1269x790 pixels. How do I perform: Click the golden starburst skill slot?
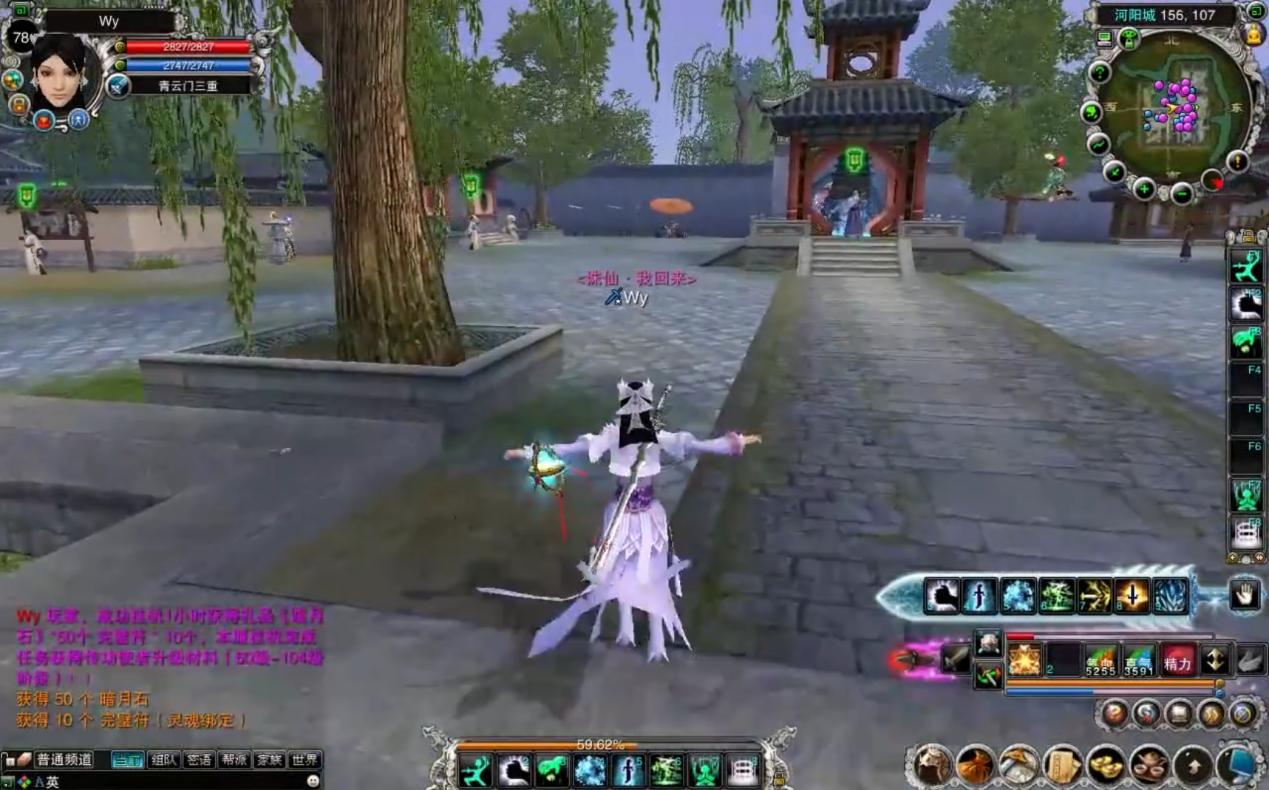tap(1025, 660)
